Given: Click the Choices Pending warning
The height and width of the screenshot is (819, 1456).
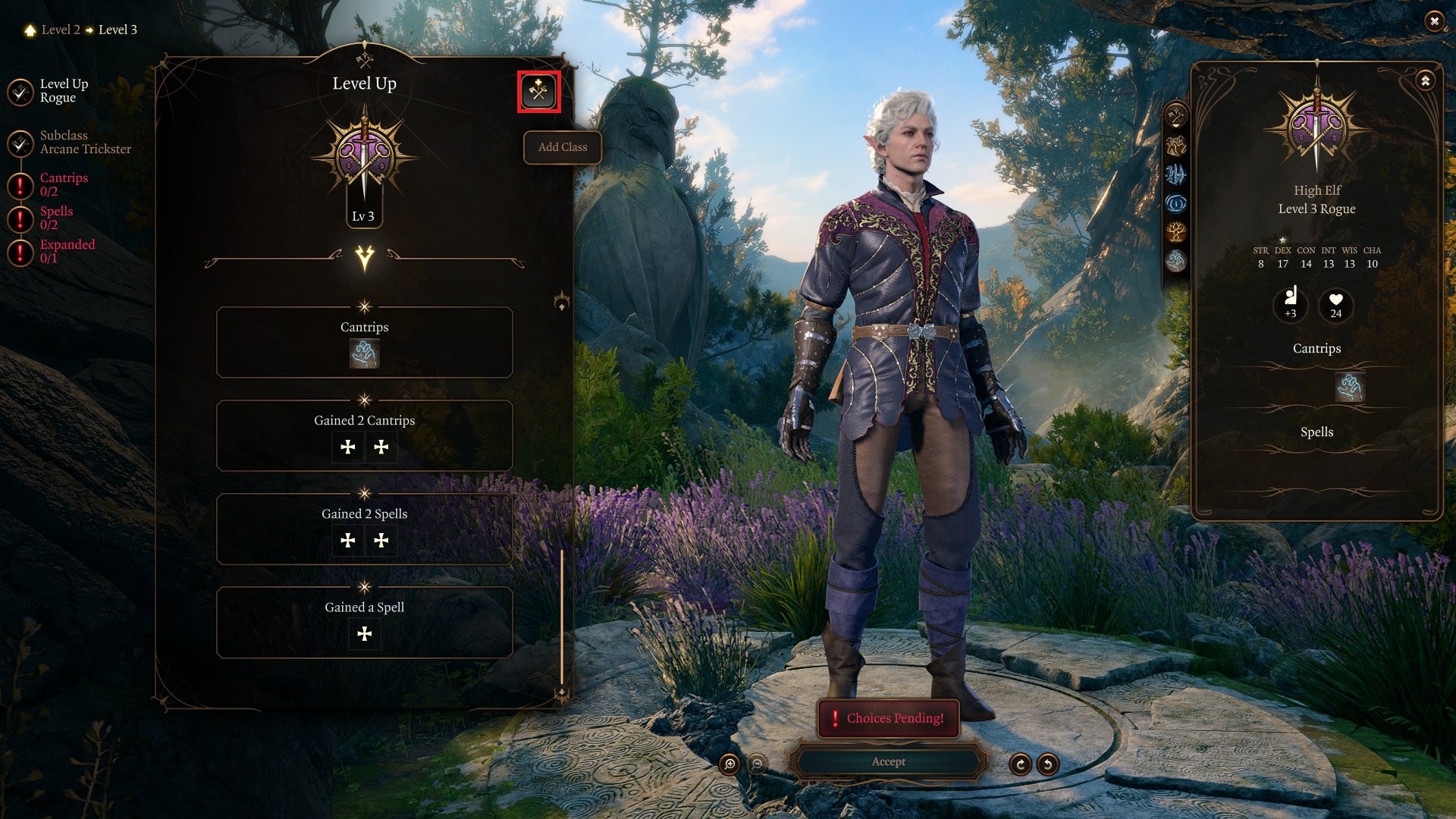Looking at the screenshot, I should pyautogui.click(x=888, y=718).
